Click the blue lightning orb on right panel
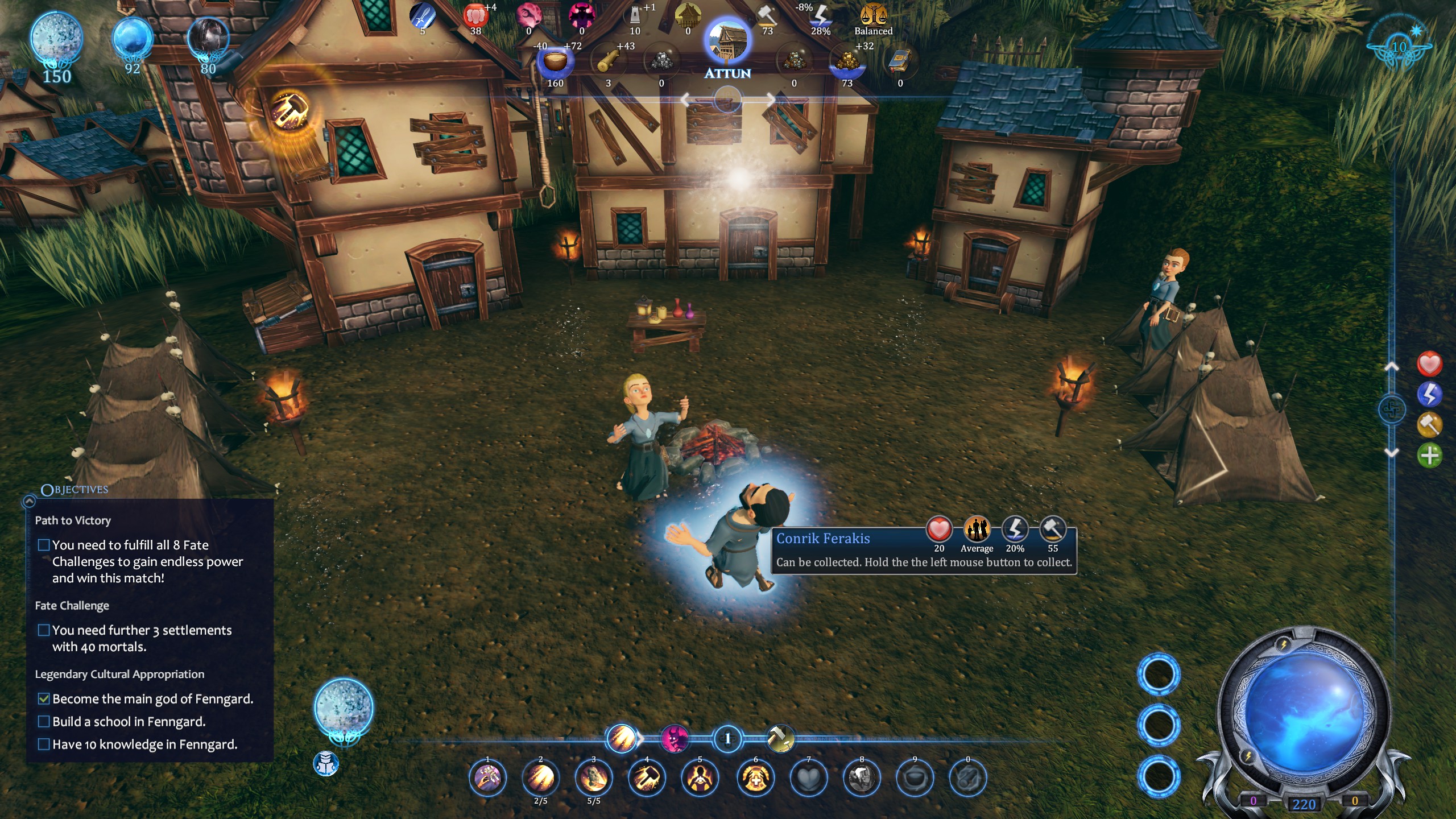The height and width of the screenshot is (819, 1456). (x=1429, y=394)
